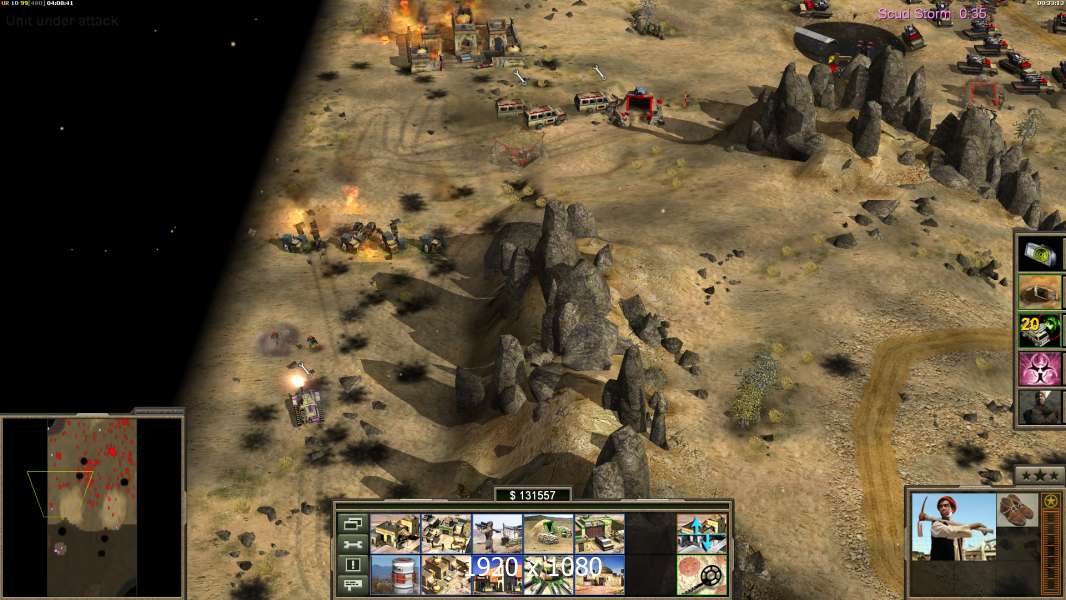Screen dimensions: 1066x600
Task: Click the wrench button on command bar
Action: click(x=351, y=544)
